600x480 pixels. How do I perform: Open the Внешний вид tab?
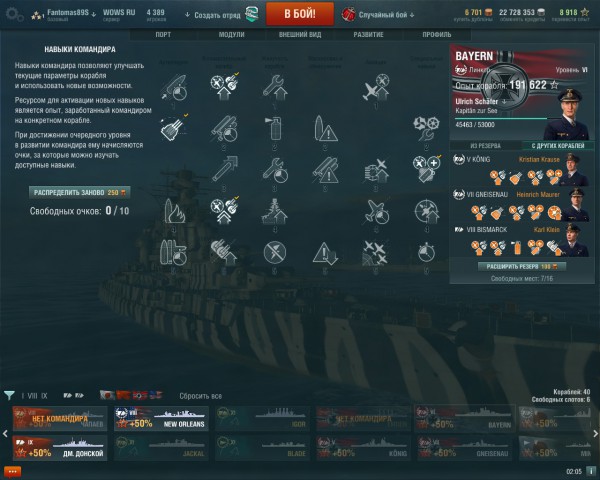tap(298, 34)
